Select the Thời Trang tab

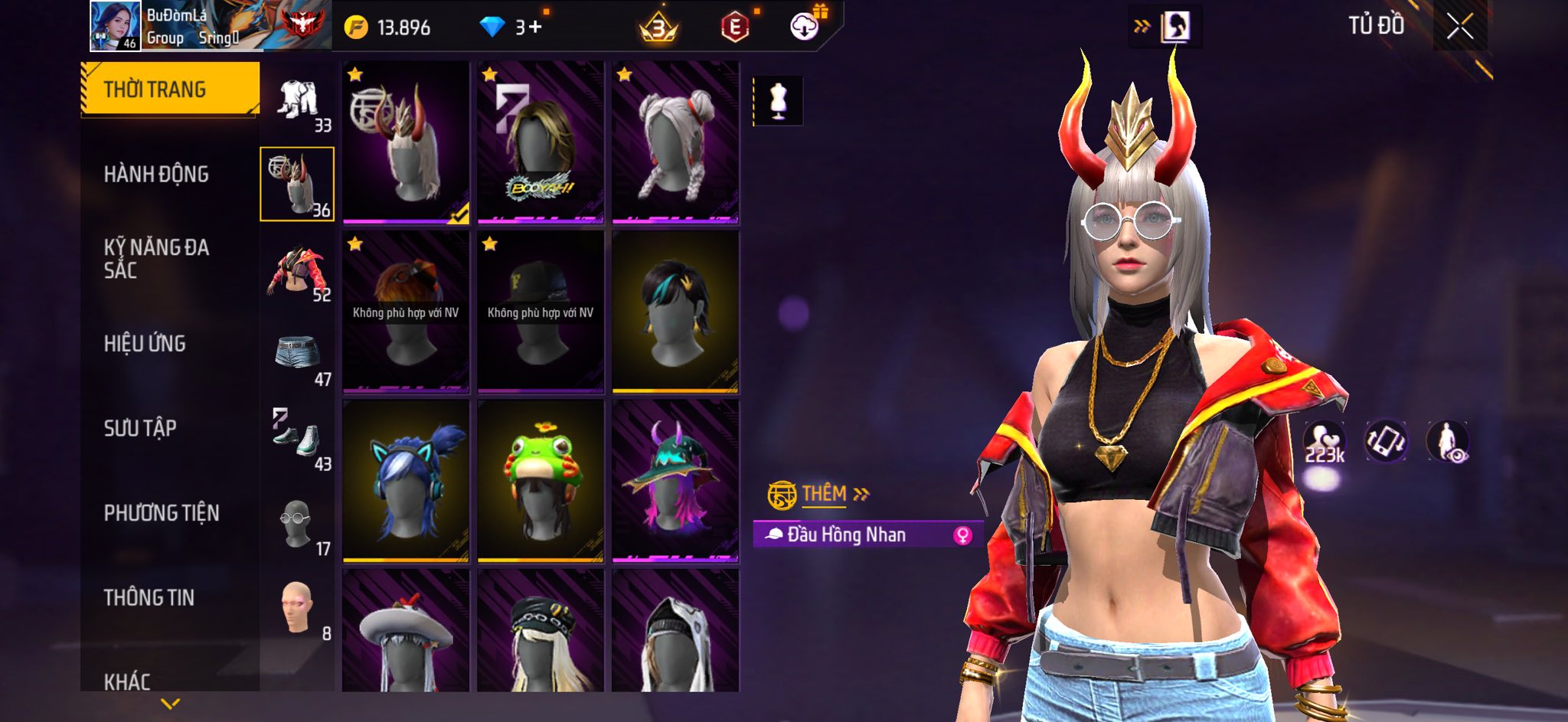pyautogui.click(x=170, y=90)
